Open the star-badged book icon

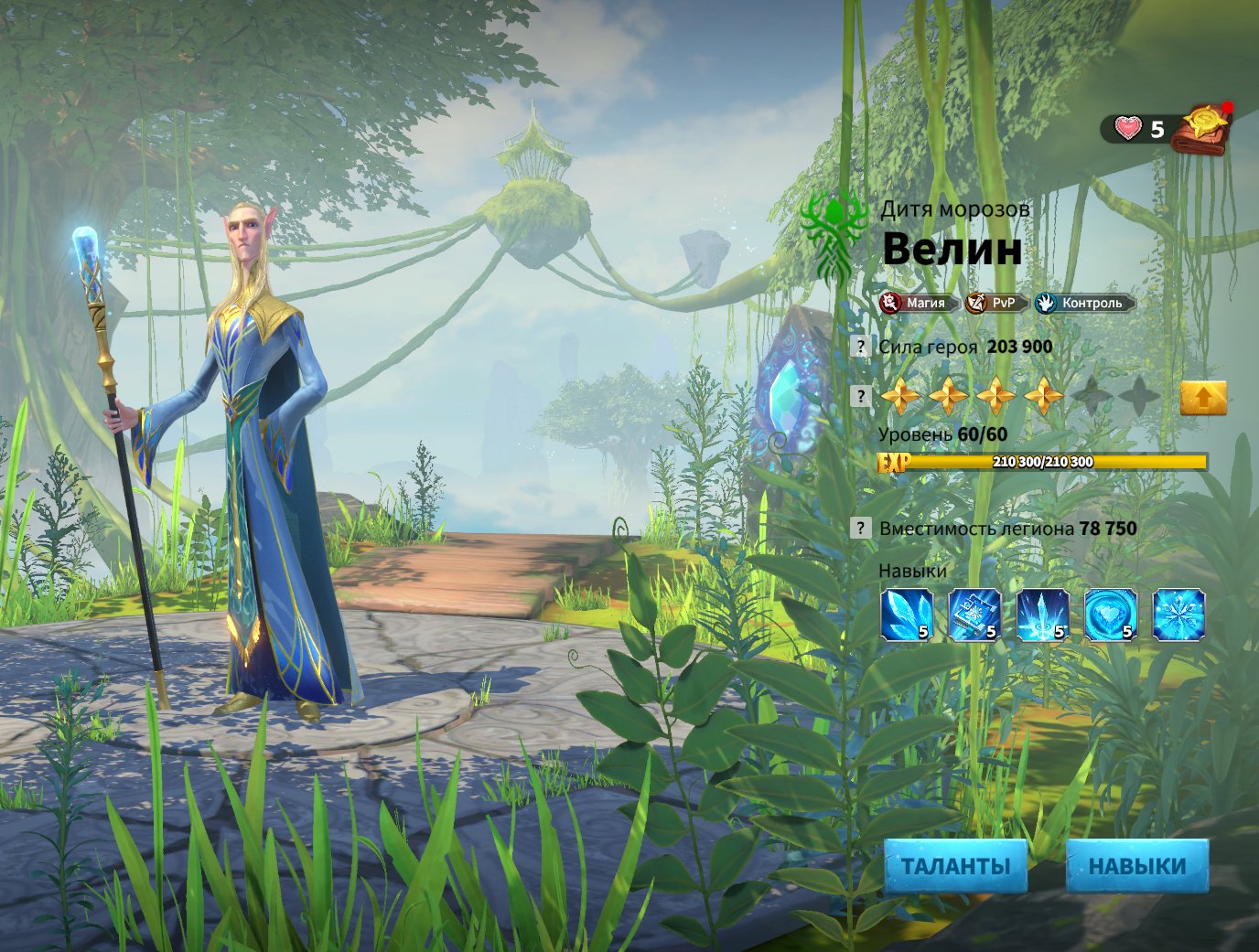pos(1203,130)
